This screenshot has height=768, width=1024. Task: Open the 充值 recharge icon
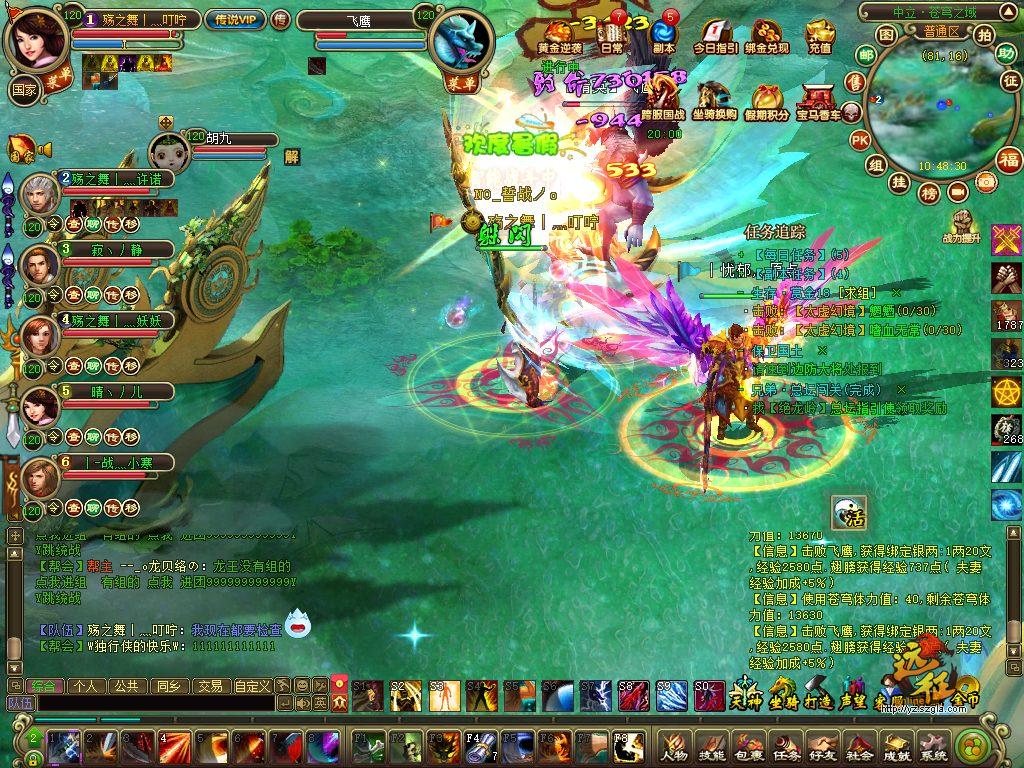[x=819, y=36]
